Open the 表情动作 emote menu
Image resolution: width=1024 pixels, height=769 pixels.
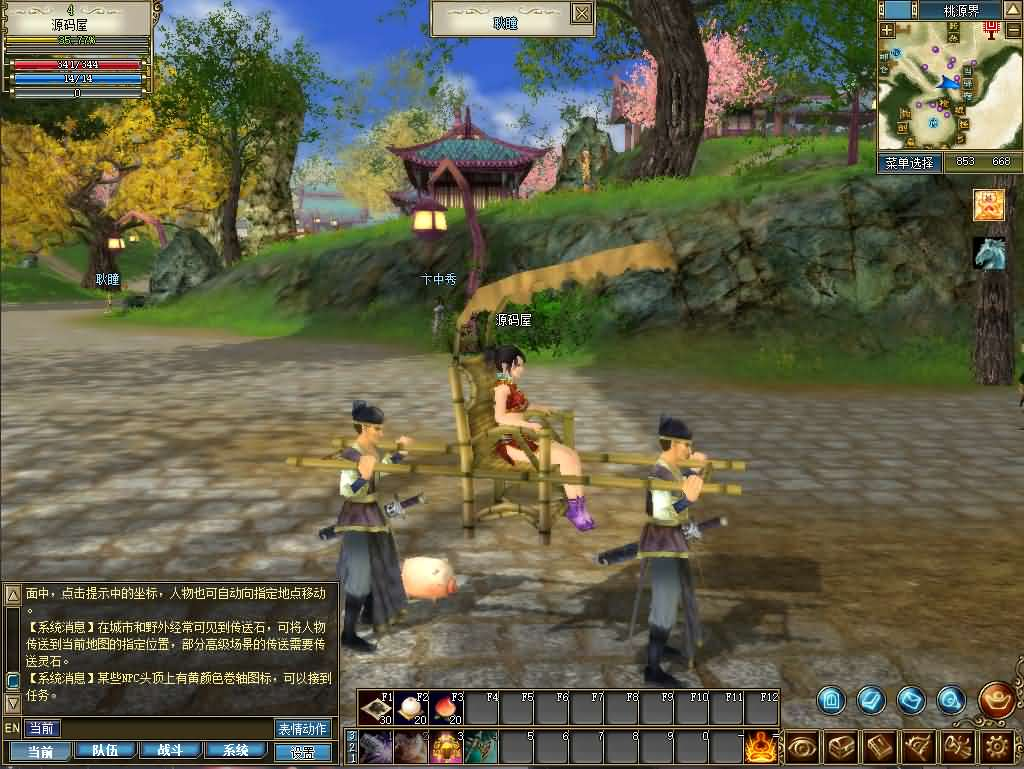(302, 728)
